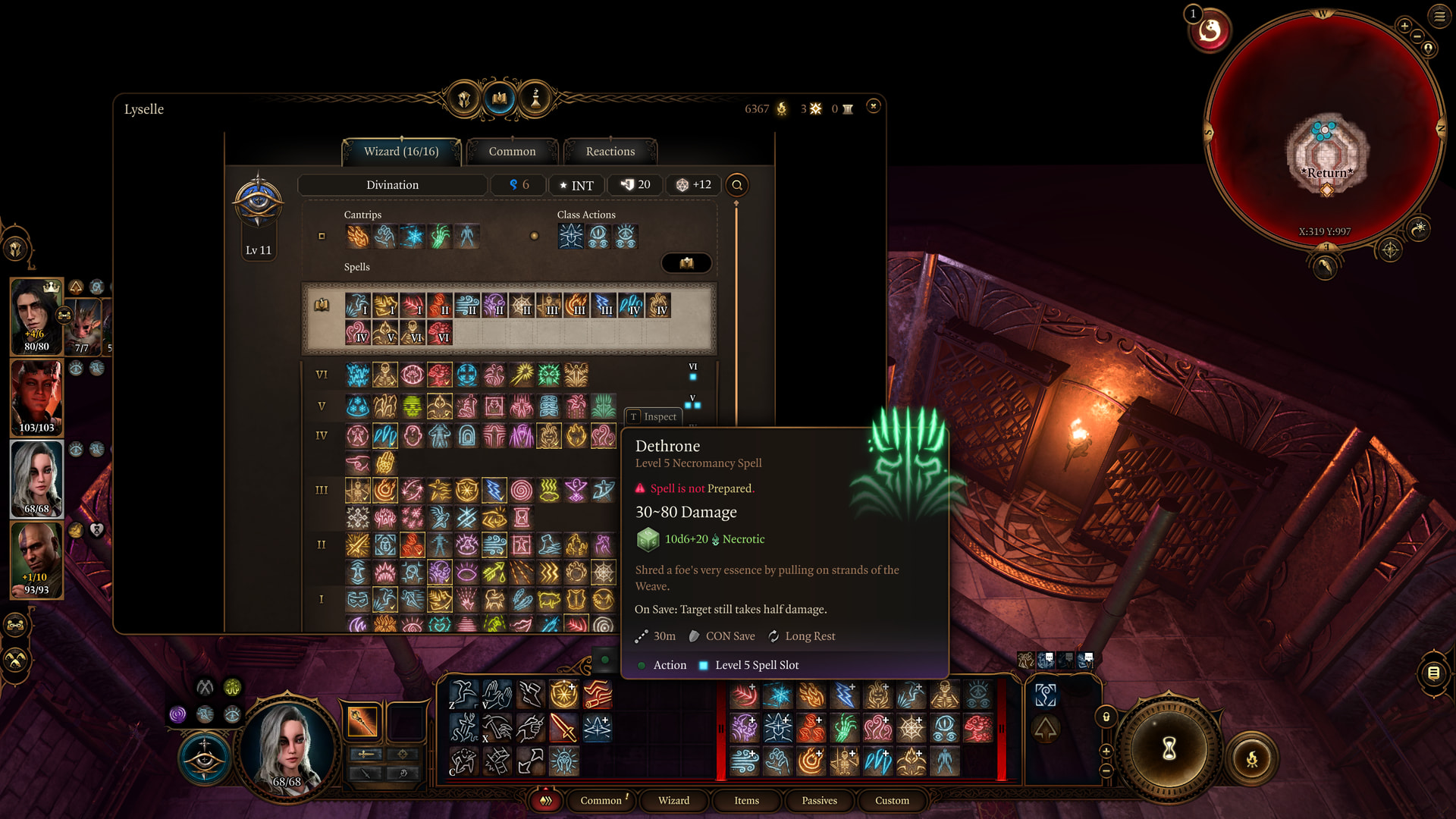Switch to the Common spells tab
Viewport: 1456px width, 819px height.
(512, 152)
